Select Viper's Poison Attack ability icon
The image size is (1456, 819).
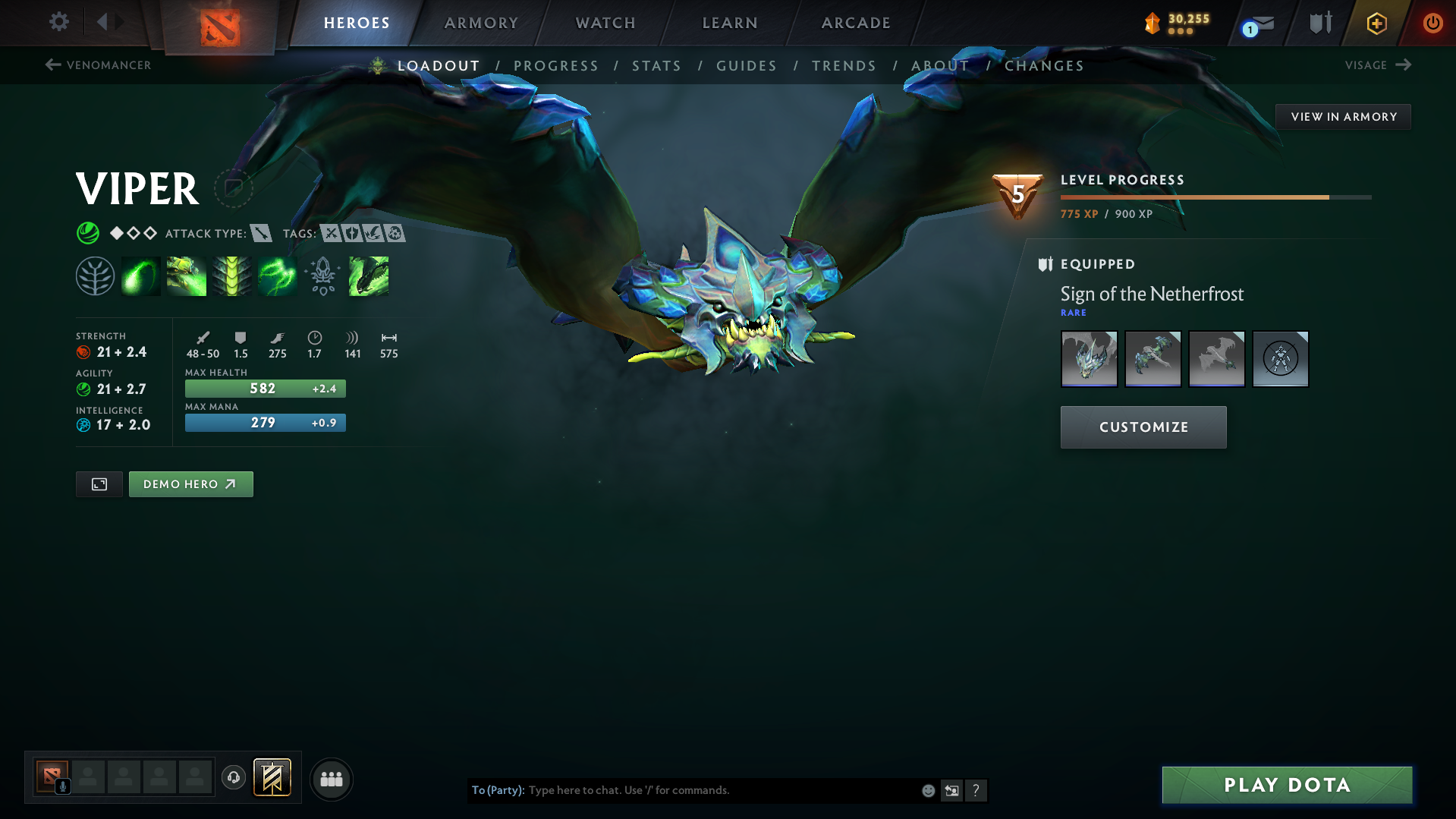(140, 276)
